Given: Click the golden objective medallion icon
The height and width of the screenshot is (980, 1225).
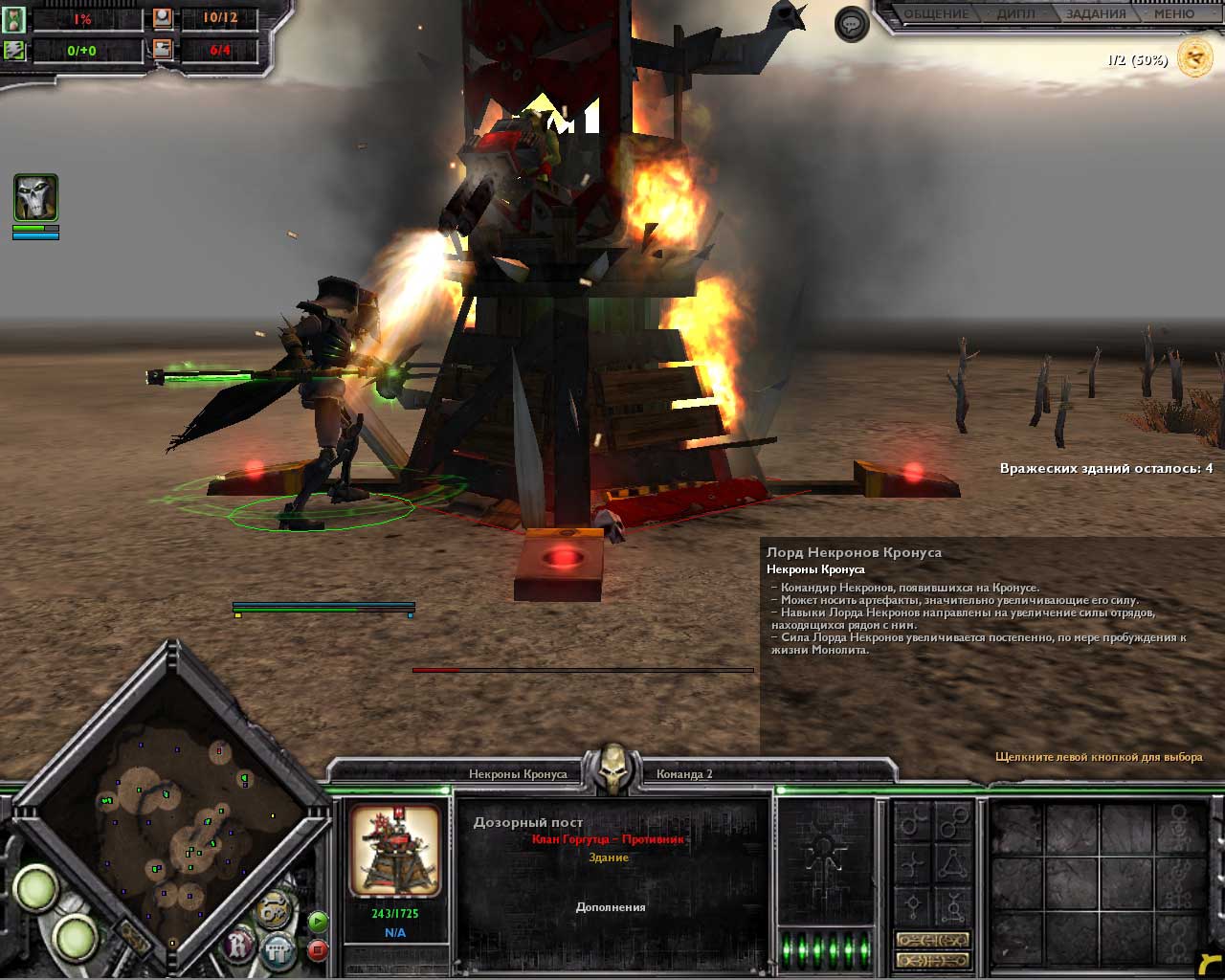Looking at the screenshot, I should pos(1195,58).
